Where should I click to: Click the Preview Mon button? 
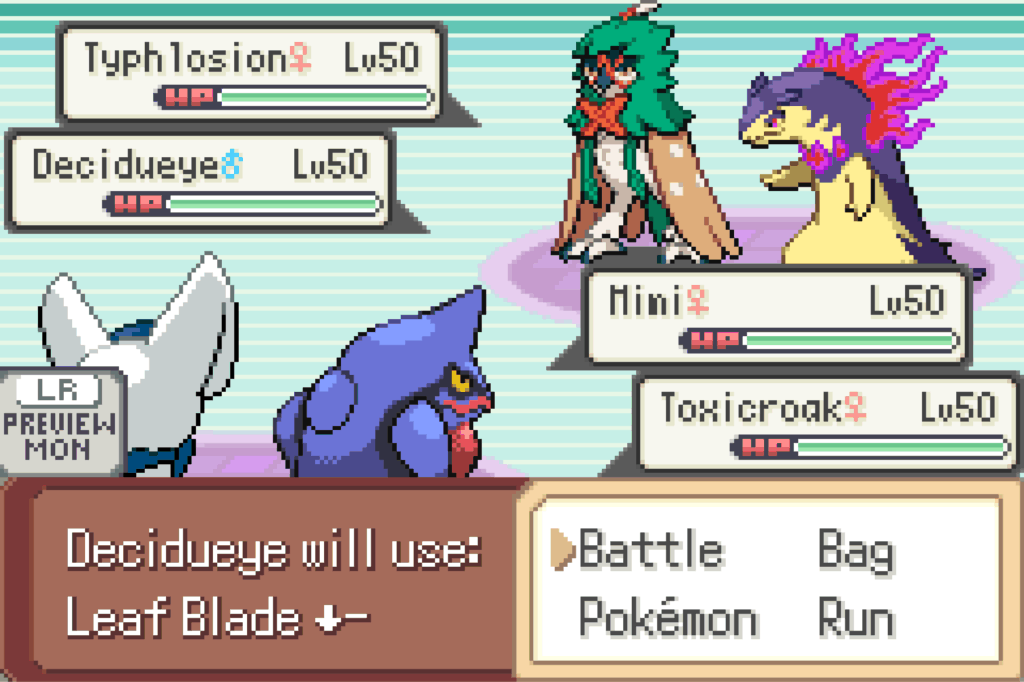[x=60, y=420]
